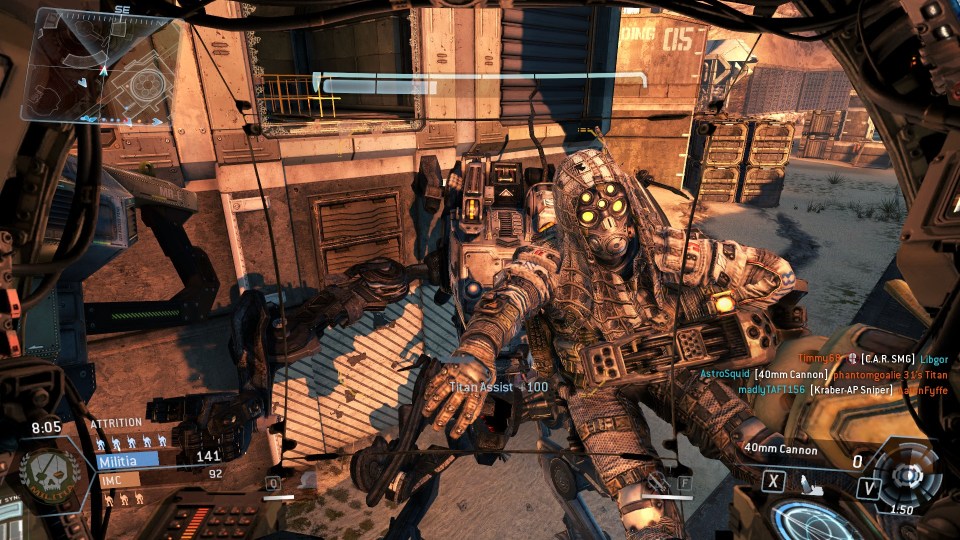Click the minimap in the corner
The height and width of the screenshot is (540, 960).
[x=100, y=67]
